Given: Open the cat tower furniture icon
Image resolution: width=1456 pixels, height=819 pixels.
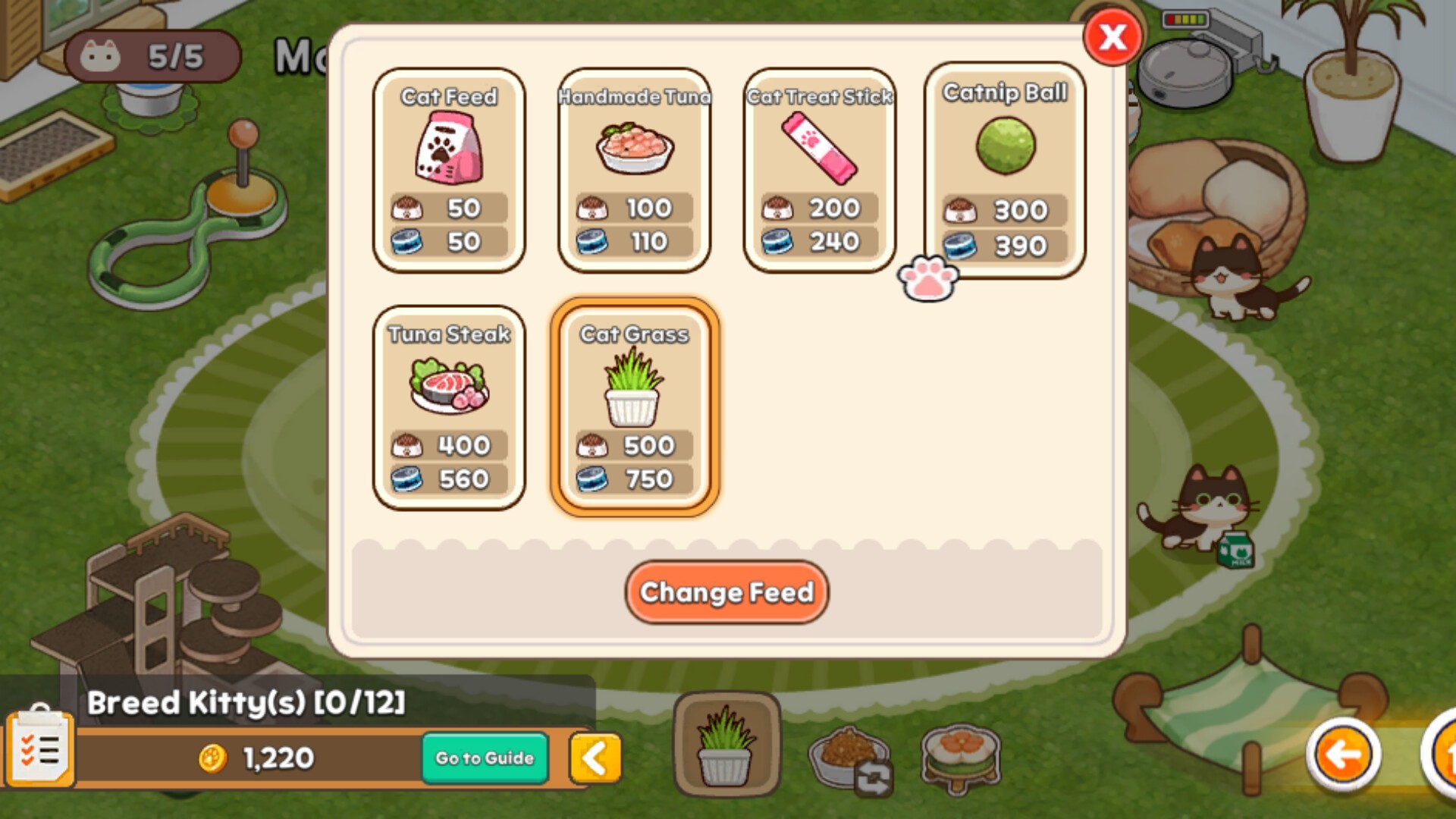Looking at the screenshot, I should click(x=961, y=757).
